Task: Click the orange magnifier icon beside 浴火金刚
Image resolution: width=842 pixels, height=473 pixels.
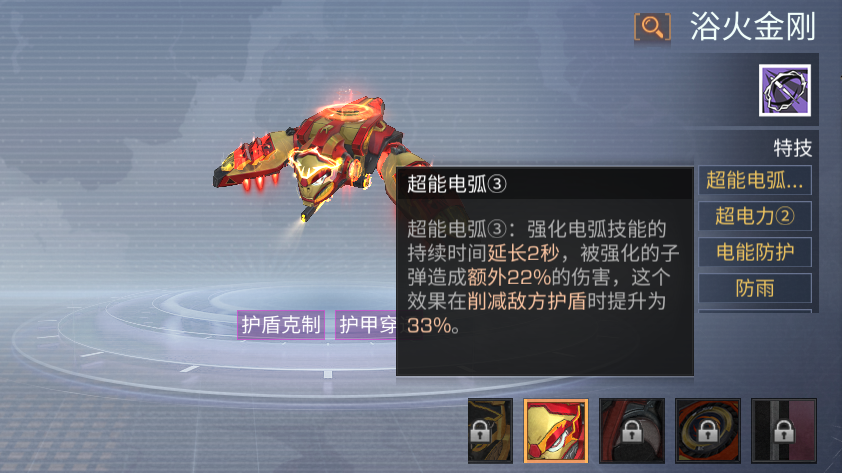Action: tap(653, 27)
